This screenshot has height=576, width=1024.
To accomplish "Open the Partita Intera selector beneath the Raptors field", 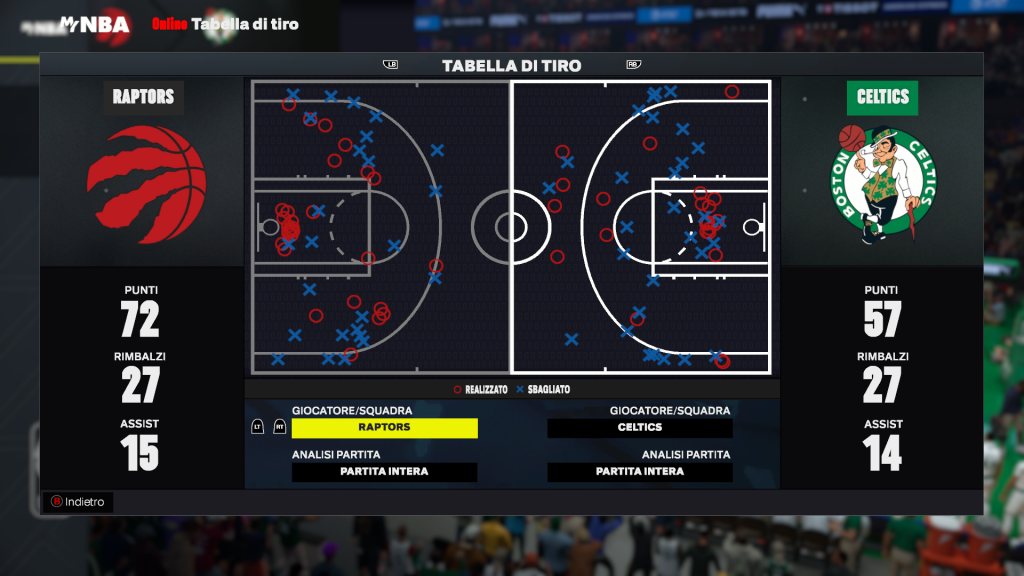I will [x=384, y=472].
